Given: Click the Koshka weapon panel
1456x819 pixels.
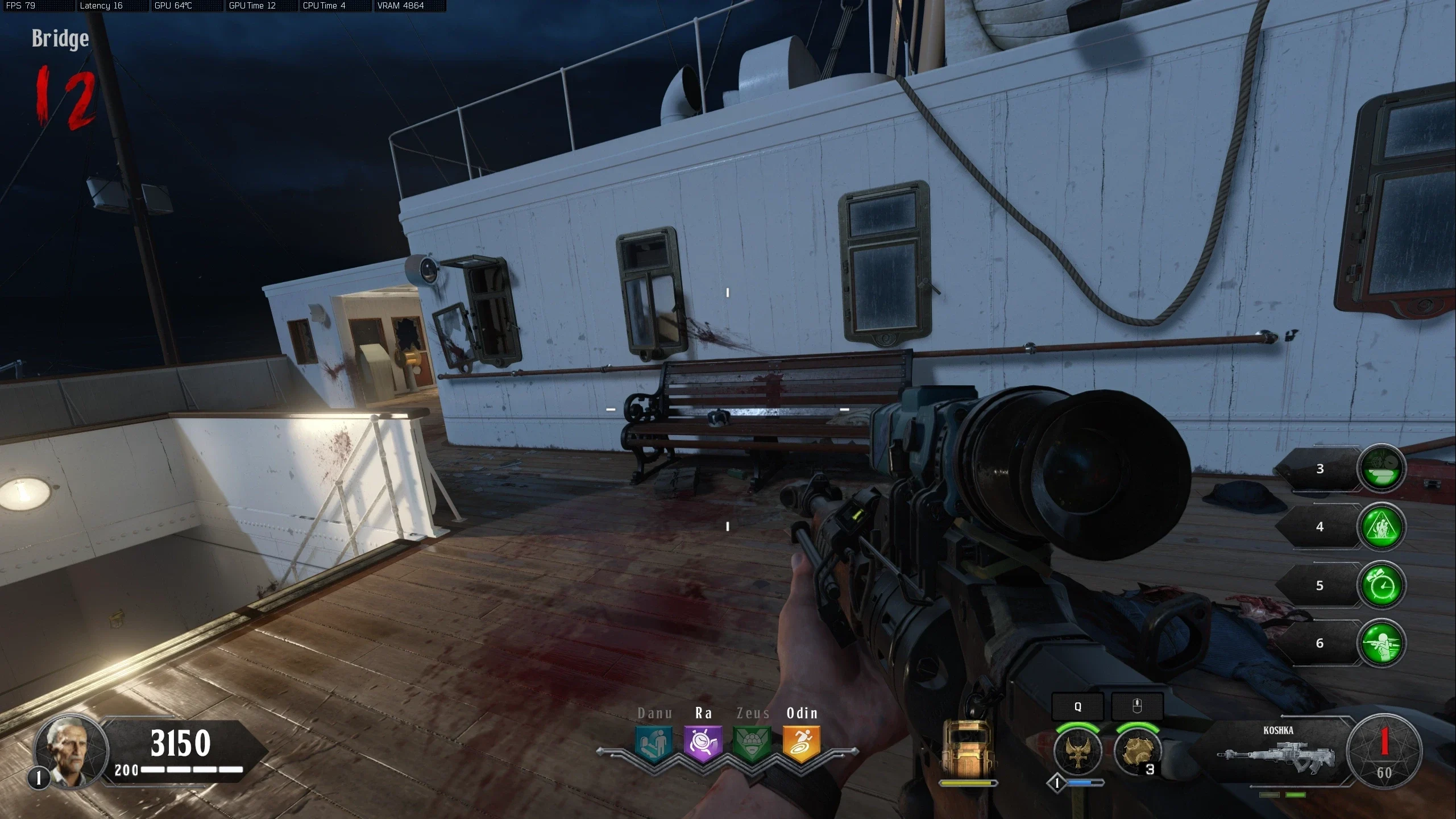Looking at the screenshot, I should [1278, 751].
